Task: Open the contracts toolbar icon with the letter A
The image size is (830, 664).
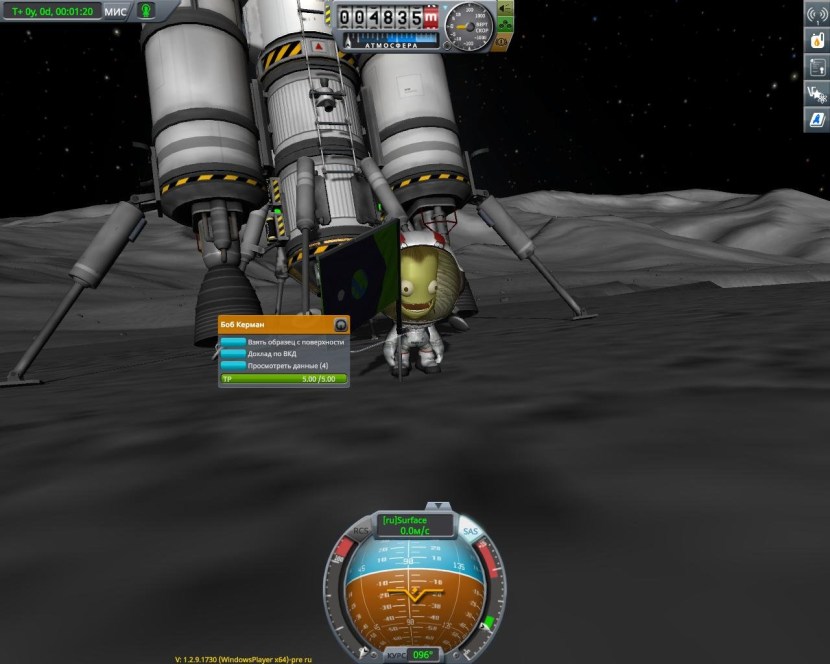Action: click(x=816, y=120)
